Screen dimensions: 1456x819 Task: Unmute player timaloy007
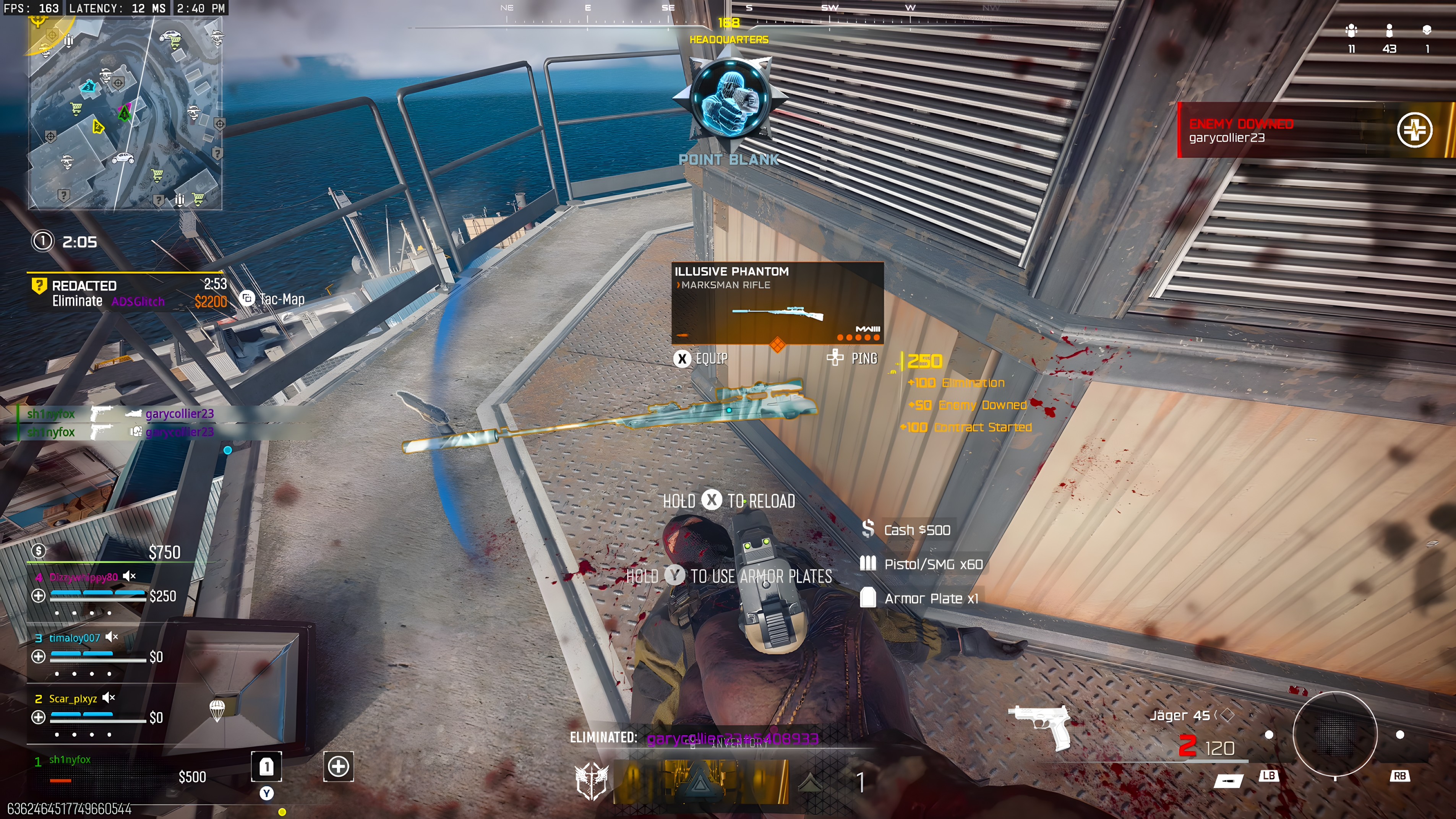pos(111,637)
